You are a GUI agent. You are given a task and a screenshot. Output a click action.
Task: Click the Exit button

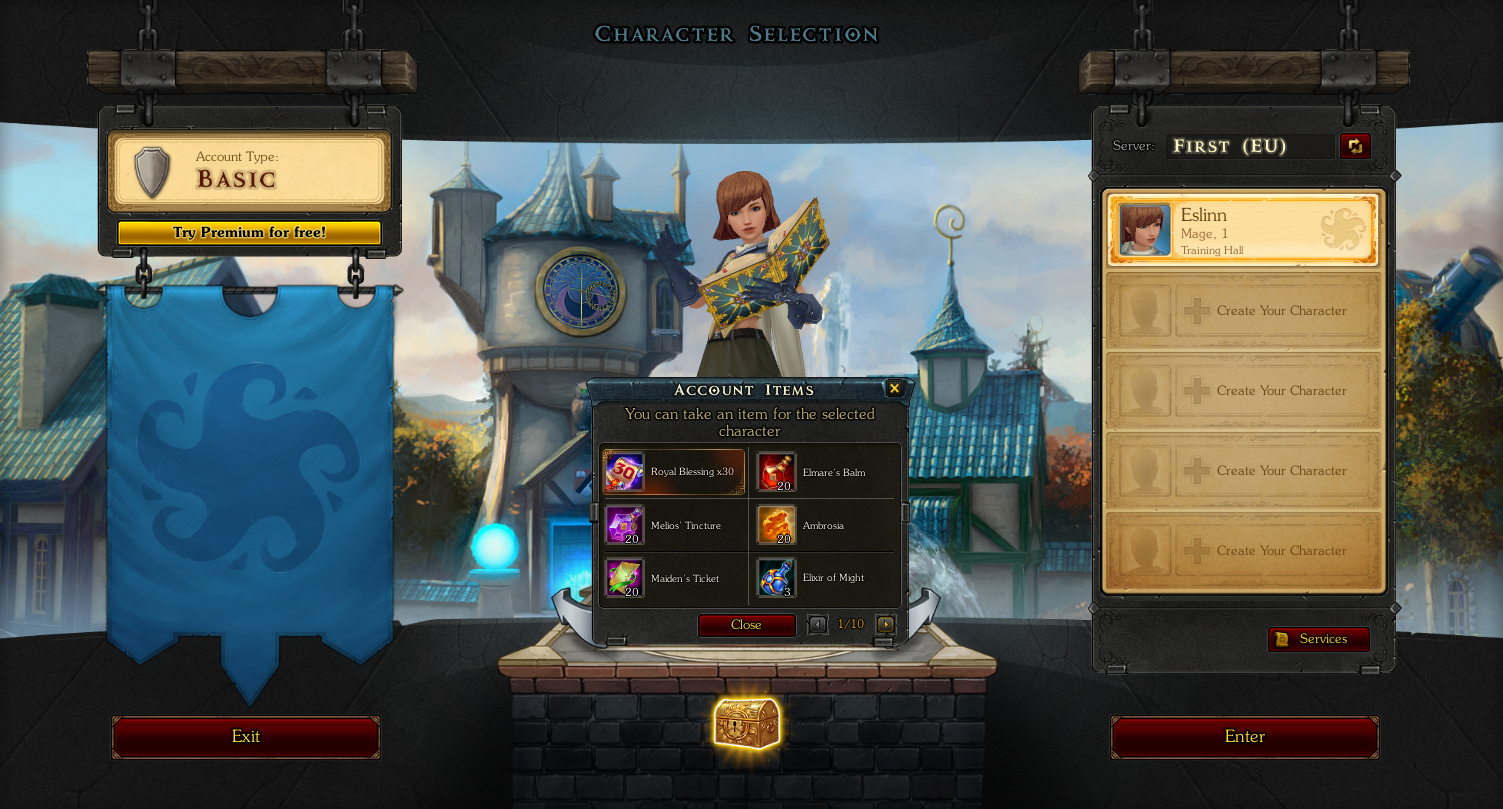pyautogui.click(x=245, y=737)
